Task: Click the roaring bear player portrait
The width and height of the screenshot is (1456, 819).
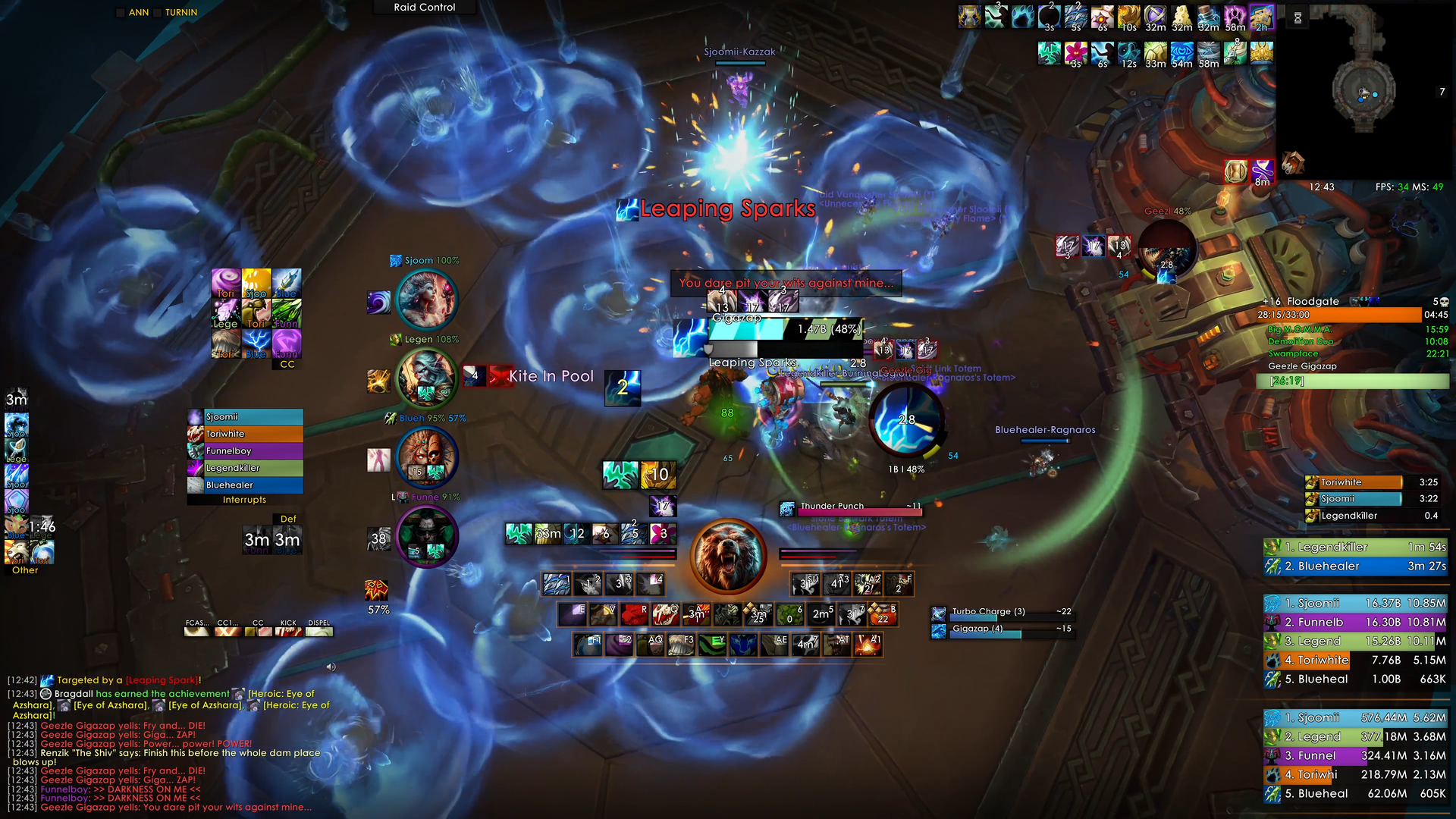Action: click(728, 557)
